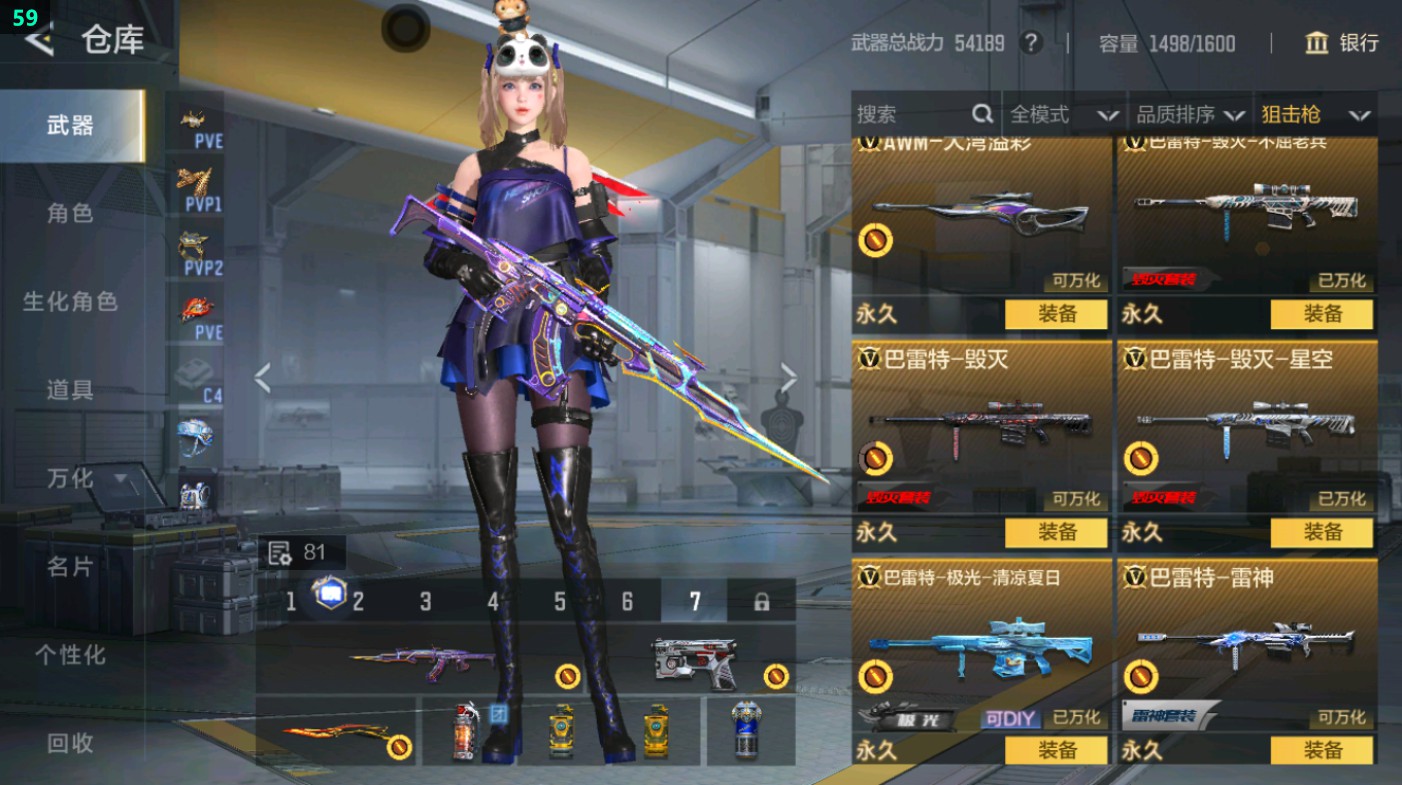Screen dimensions: 1402x785
Task: Open the 回收 recycle tab
Action: (70, 742)
